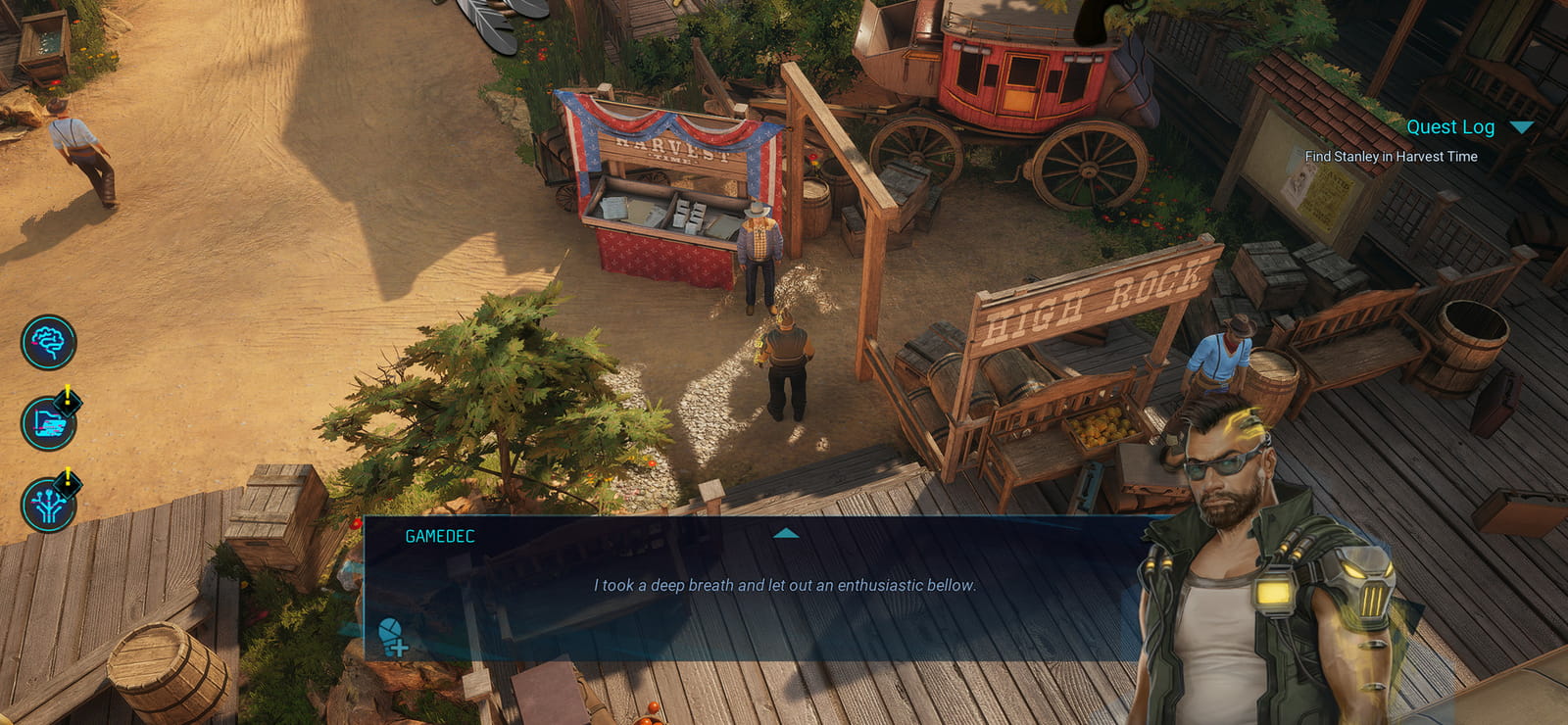Open the branching circuit tree icon
Viewport: 1568px width, 725px height.
(49, 505)
